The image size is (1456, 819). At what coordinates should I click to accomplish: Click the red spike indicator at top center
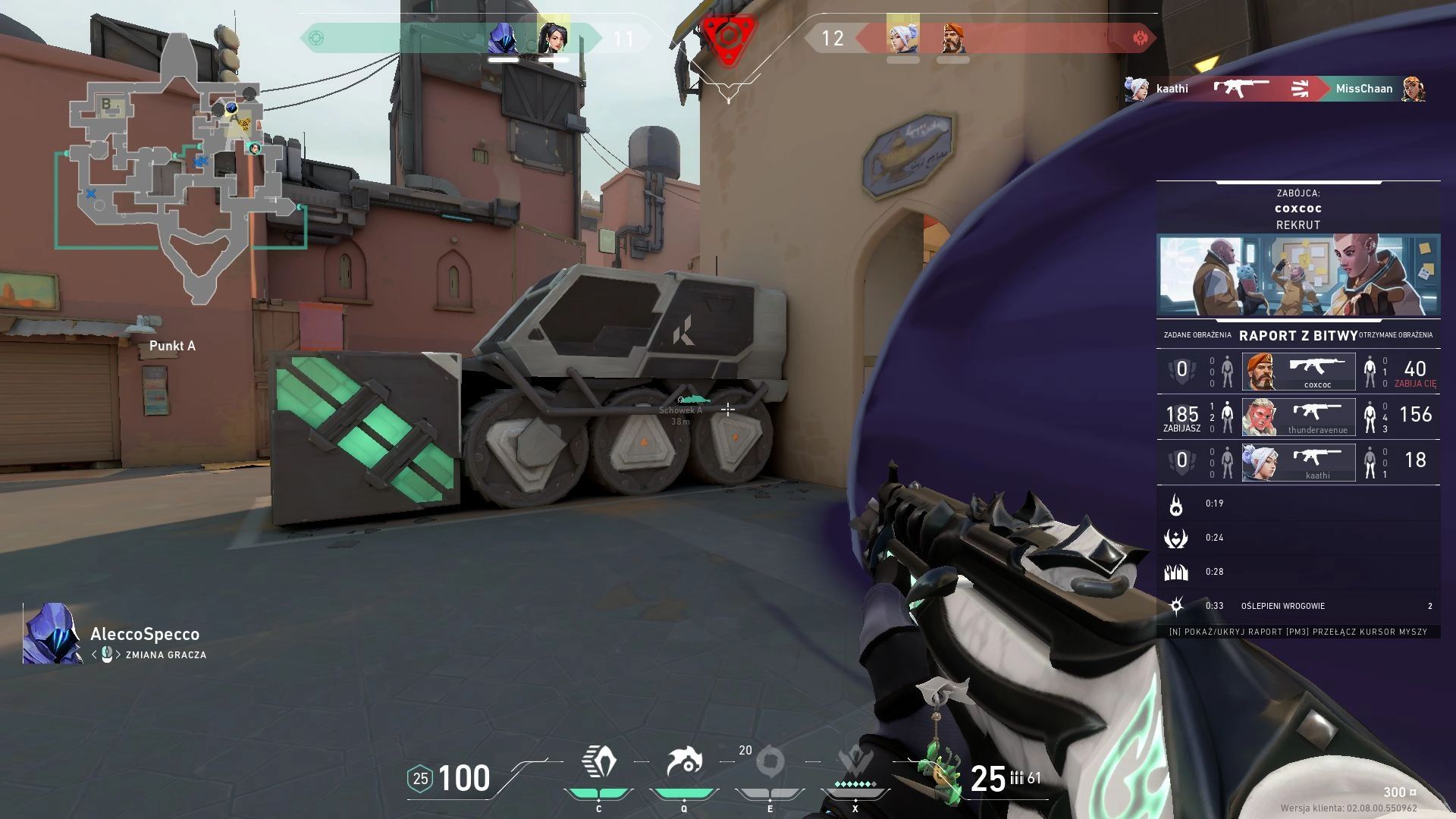728,36
